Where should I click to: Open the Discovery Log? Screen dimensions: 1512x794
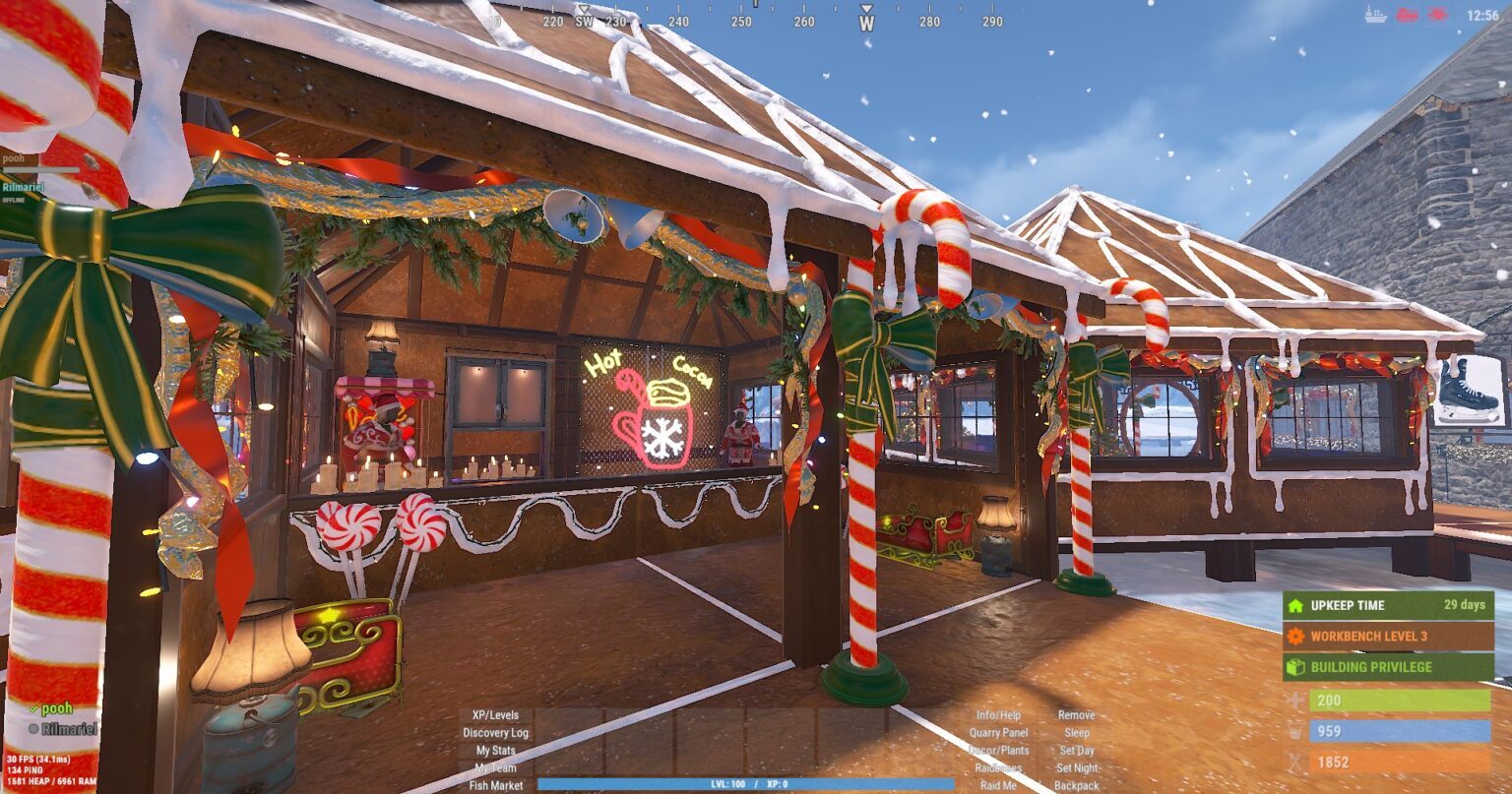click(x=495, y=733)
